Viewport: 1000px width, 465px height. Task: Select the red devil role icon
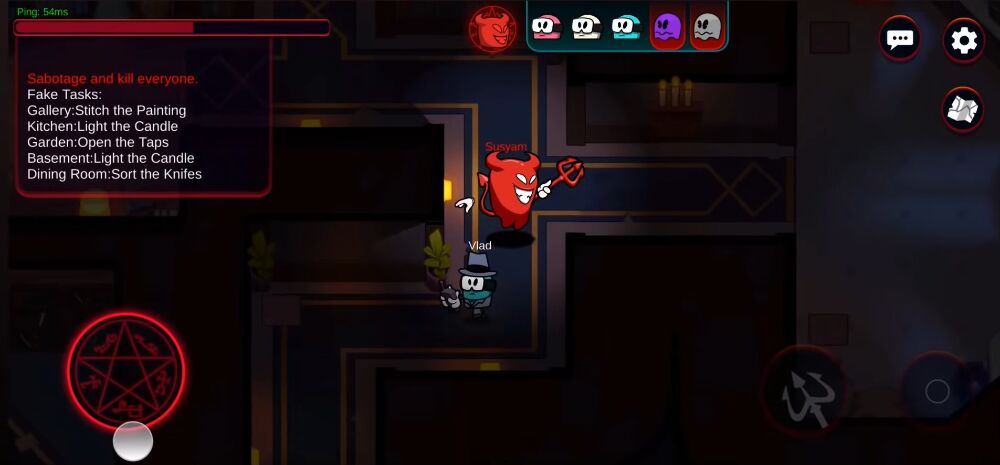[493, 28]
